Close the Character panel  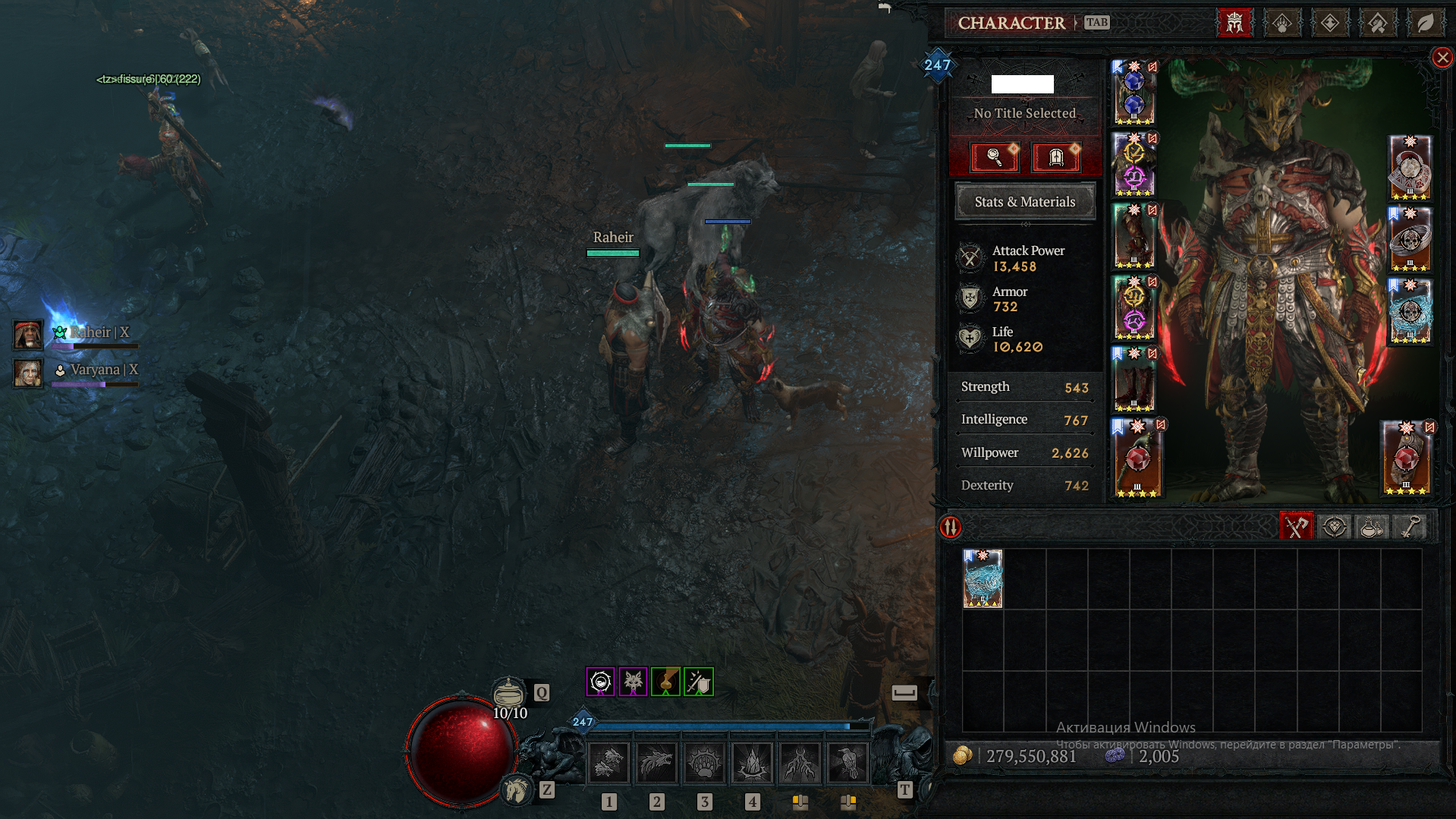1442,58
